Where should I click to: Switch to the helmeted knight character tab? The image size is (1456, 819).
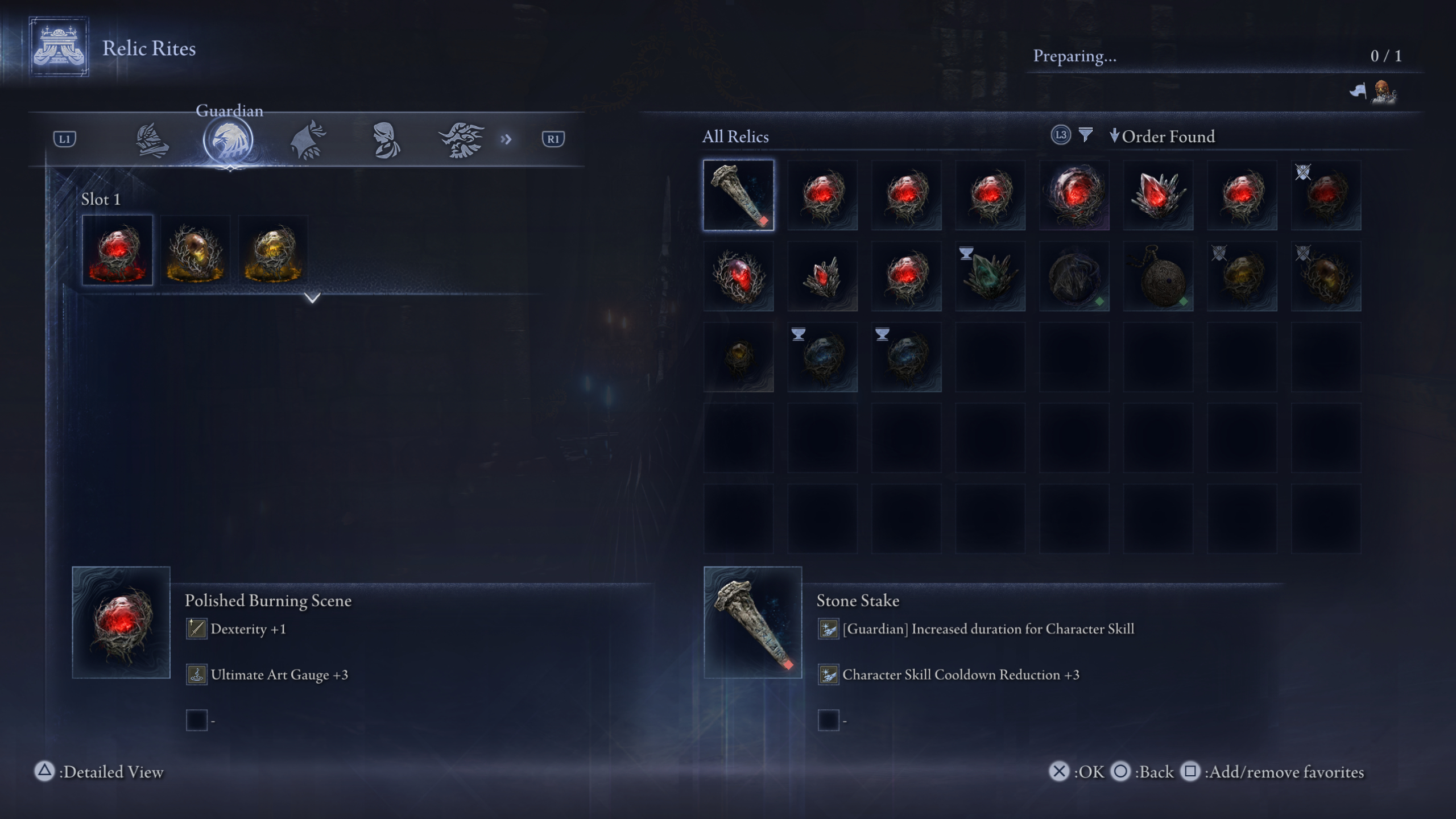[x=152, y=140]
